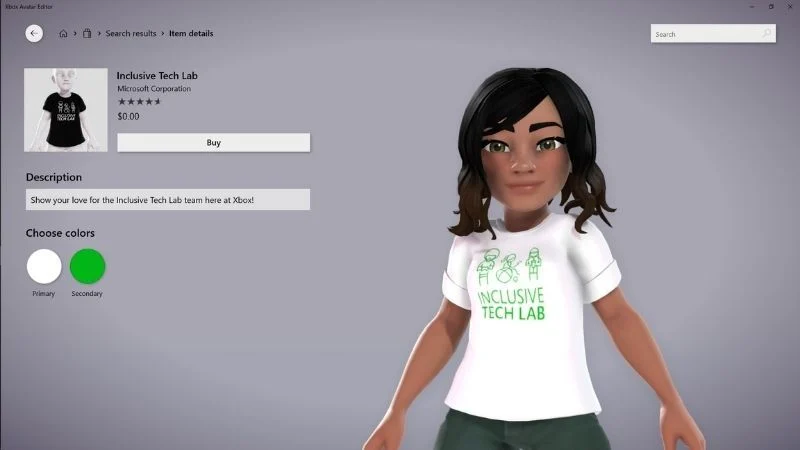This screenshot has width=800, height=450.
Task: Choose the green Secondary color swatch
Action: tap(87, 267)
